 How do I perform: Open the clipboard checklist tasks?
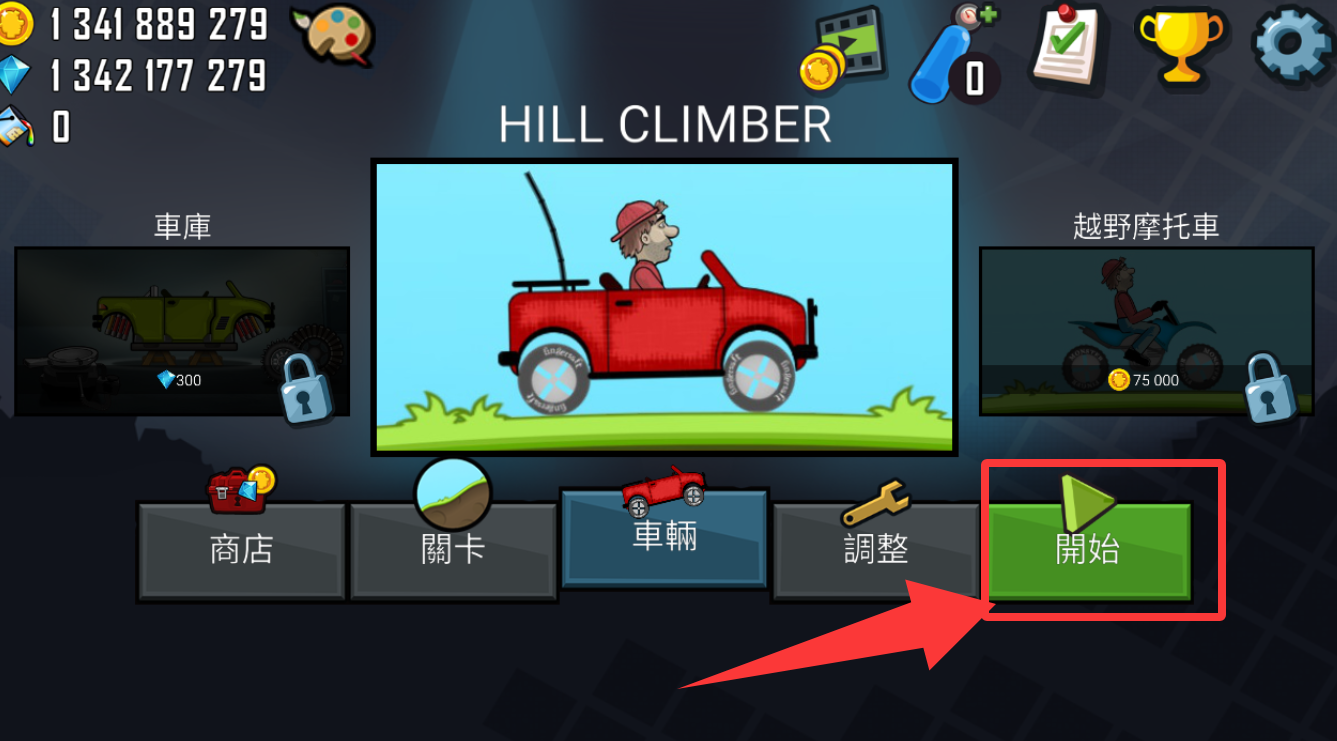click(x=1065, y=45)
